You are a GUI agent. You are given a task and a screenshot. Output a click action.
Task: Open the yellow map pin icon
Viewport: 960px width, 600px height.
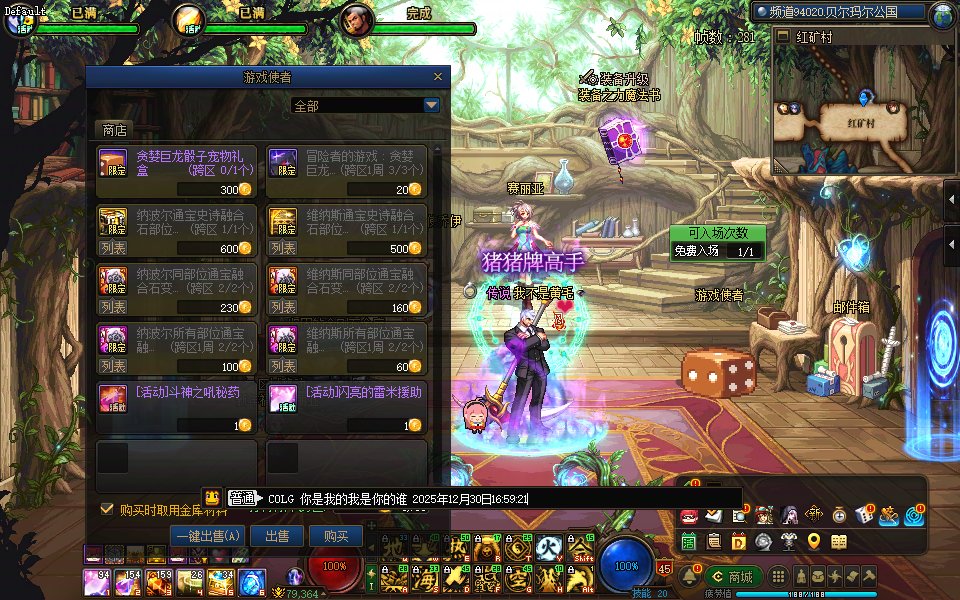[814, 542]
